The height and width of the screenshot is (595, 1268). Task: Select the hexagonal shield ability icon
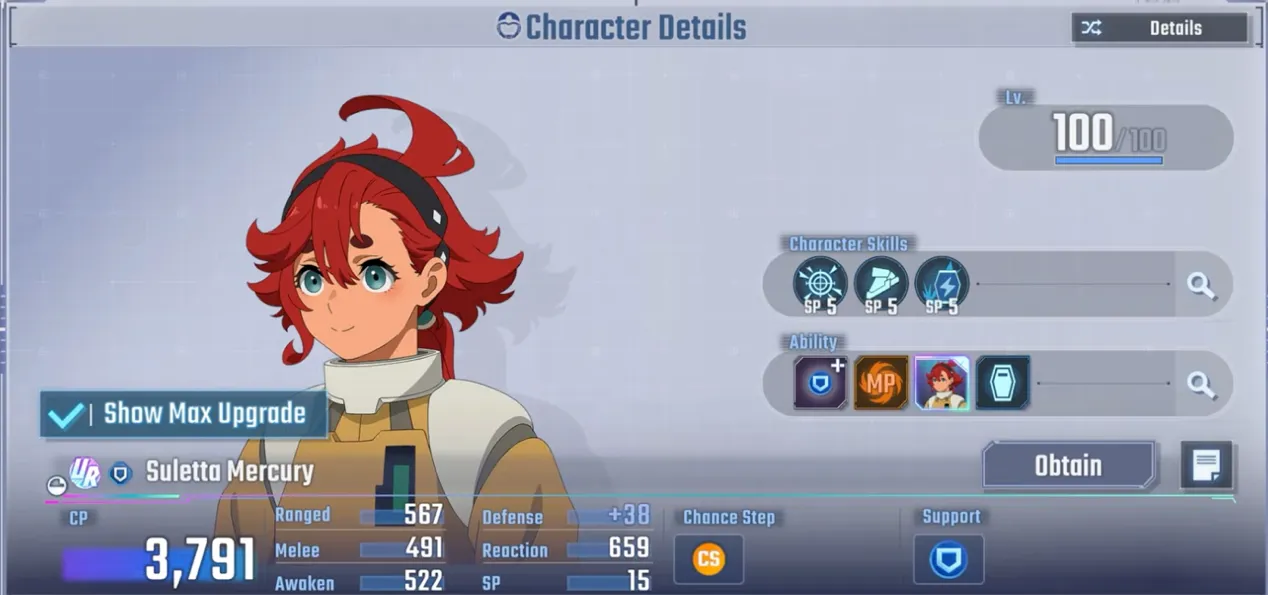[1003, 383]
